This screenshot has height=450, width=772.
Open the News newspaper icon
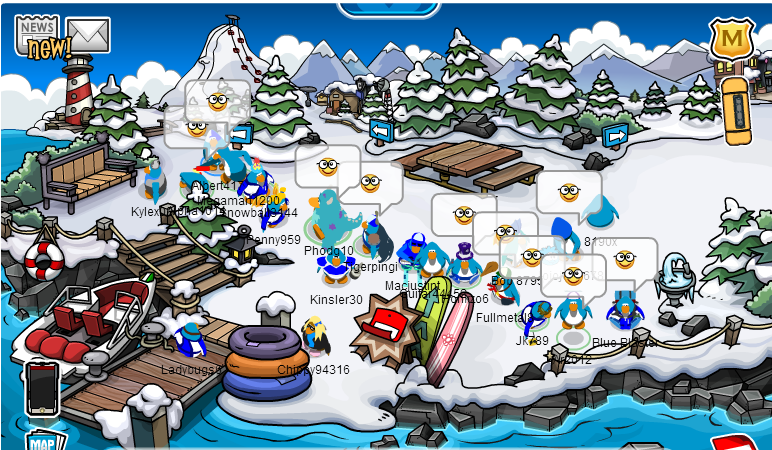tap(37, 35)
